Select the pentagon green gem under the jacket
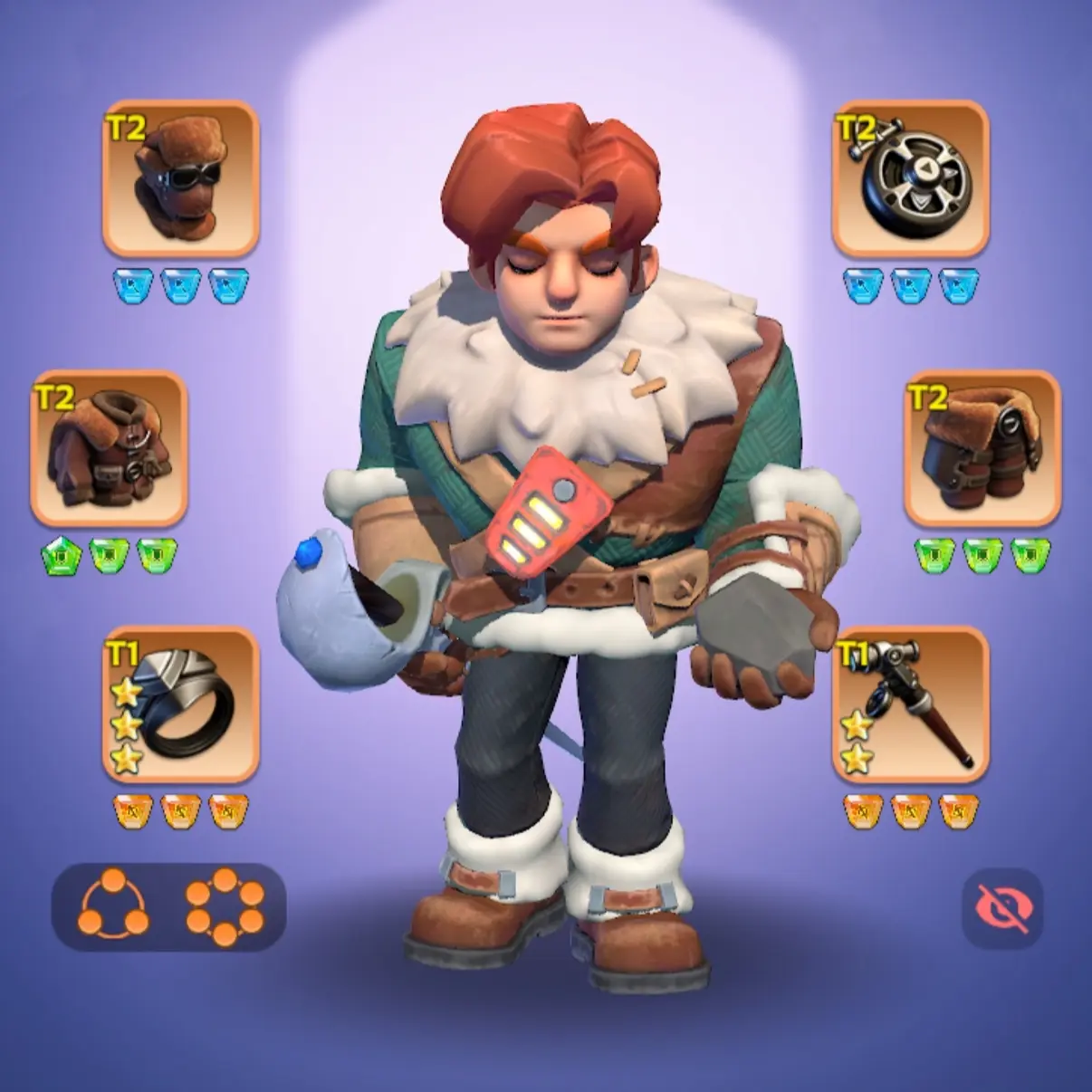This screenshot has height=1092, width=1092. pos(60,555)
